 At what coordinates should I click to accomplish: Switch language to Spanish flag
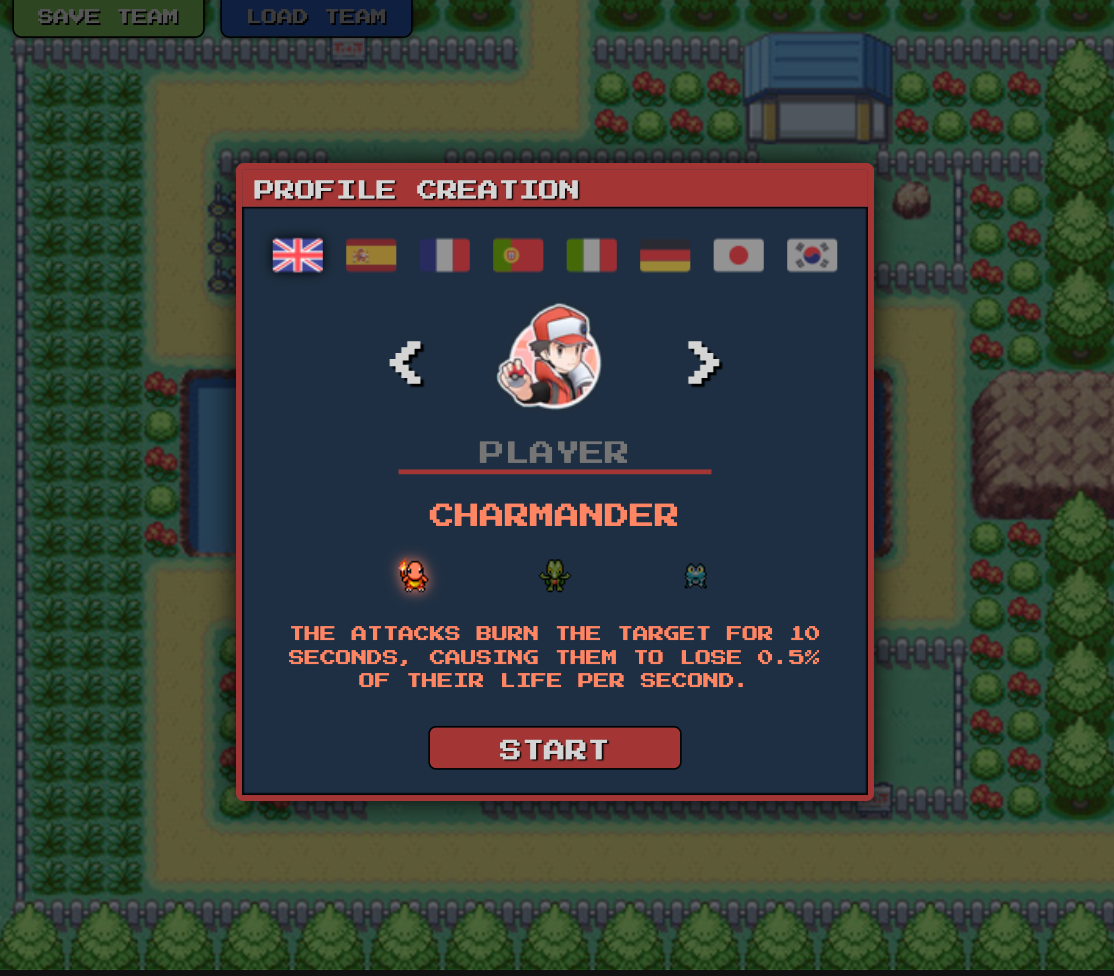pyautogui.click(x=371, y=255)
